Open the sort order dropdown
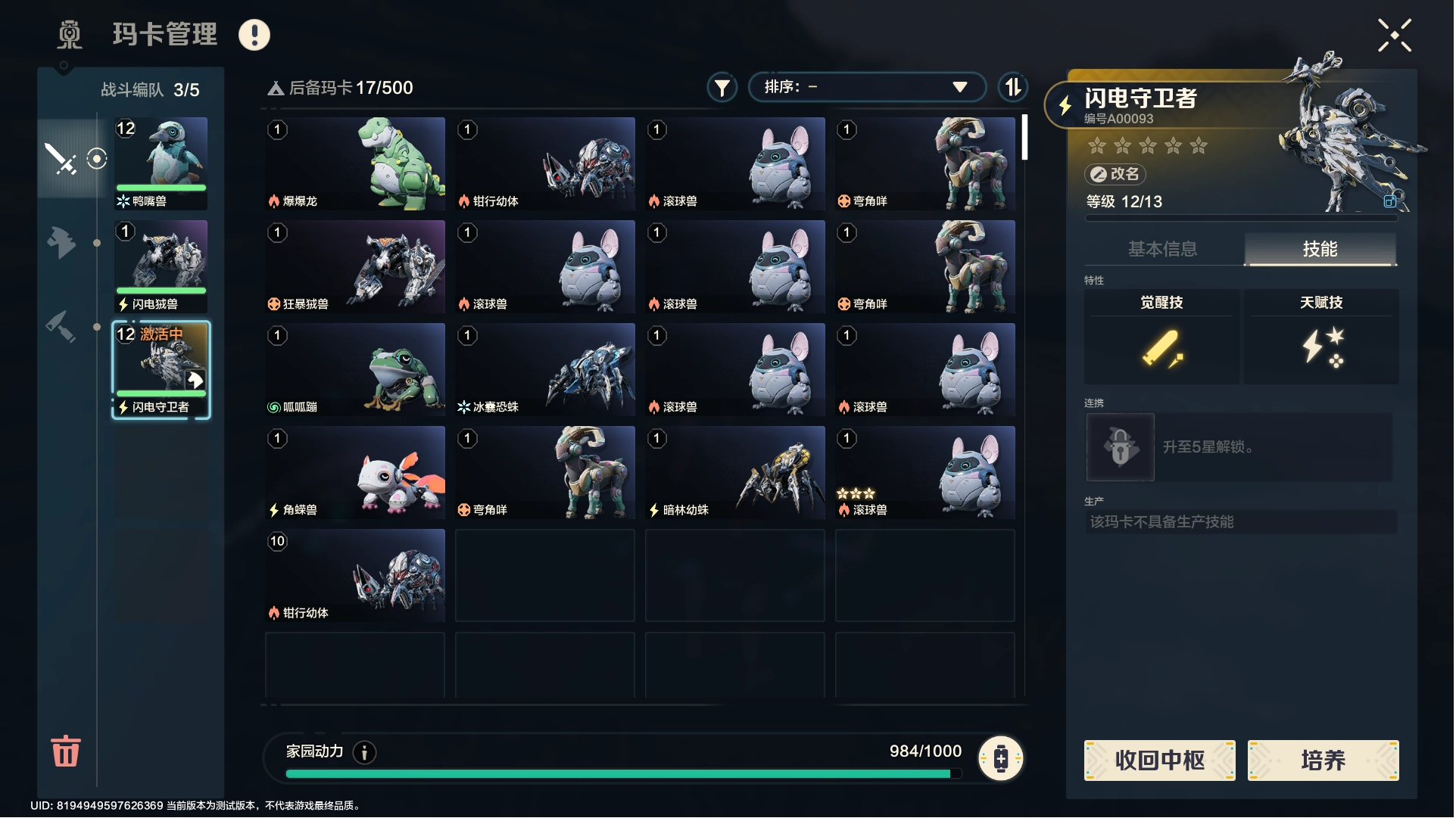 click(866, 87)
